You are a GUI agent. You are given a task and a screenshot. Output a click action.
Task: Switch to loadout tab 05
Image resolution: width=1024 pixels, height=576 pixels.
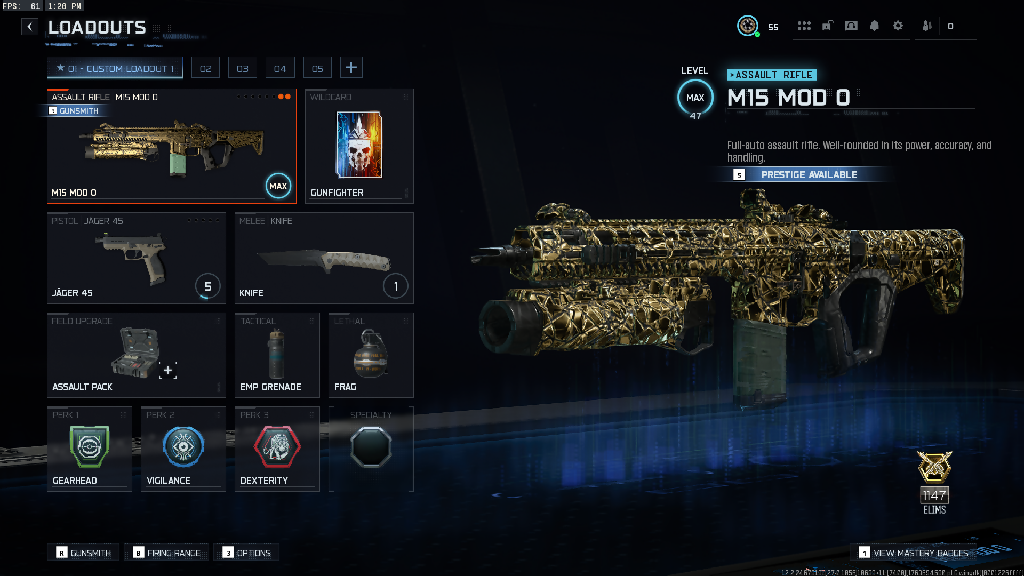[x=317, y=68]
